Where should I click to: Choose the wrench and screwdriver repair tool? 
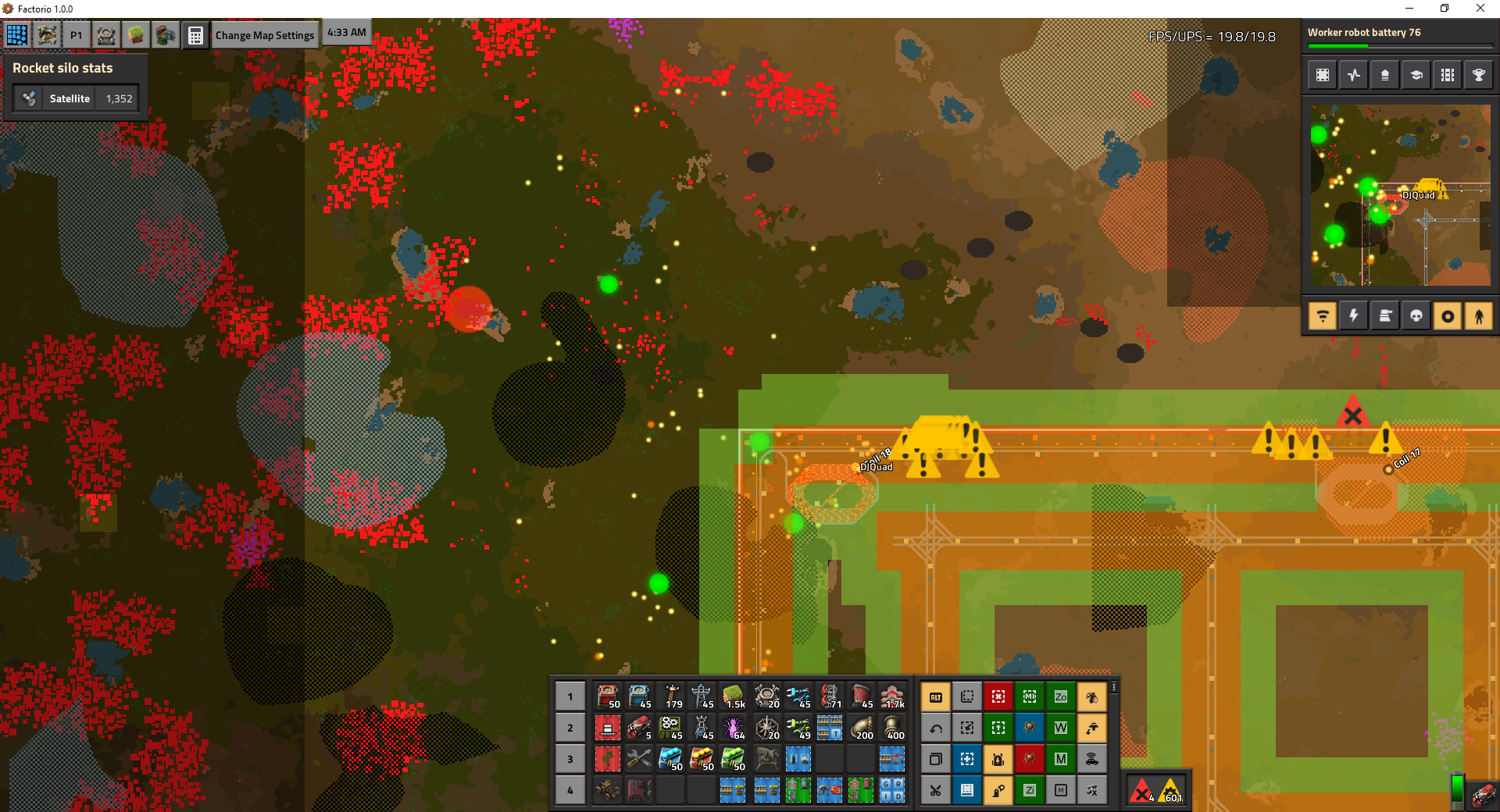click(638, 759)
